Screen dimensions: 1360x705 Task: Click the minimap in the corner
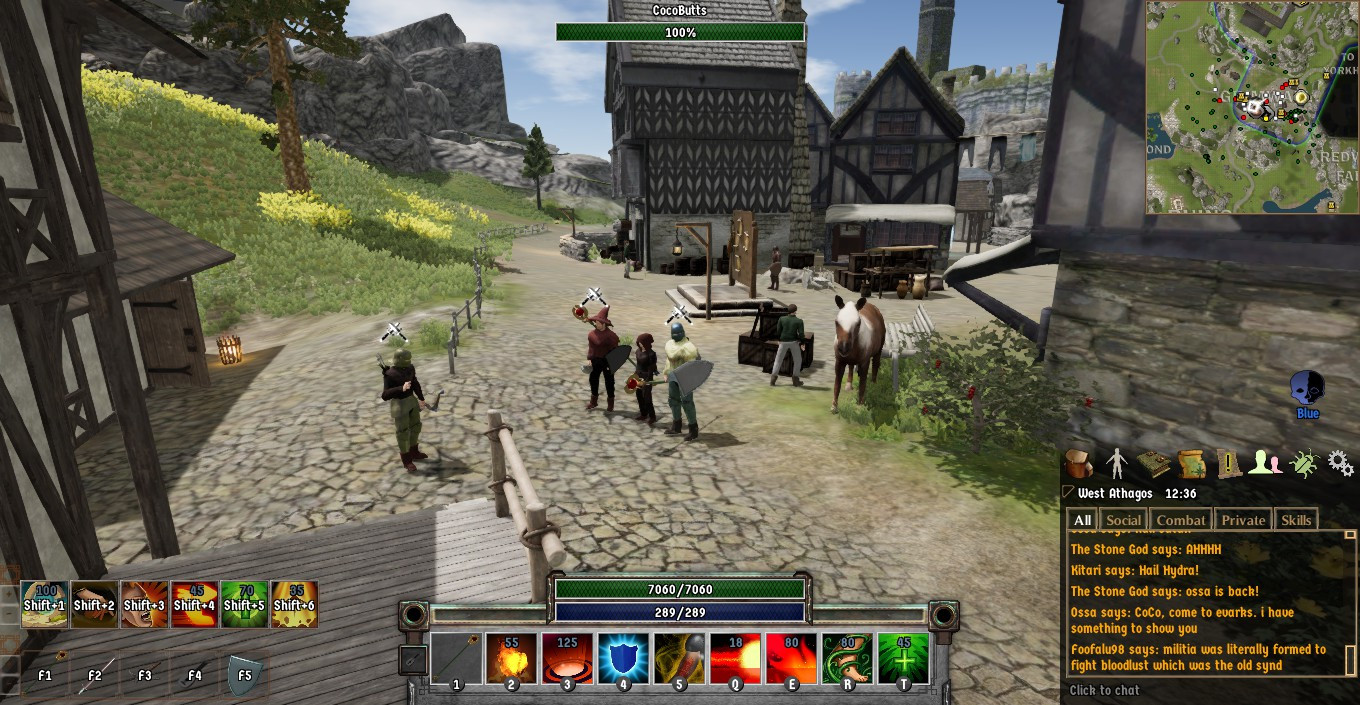click(x=1251, y=107)
